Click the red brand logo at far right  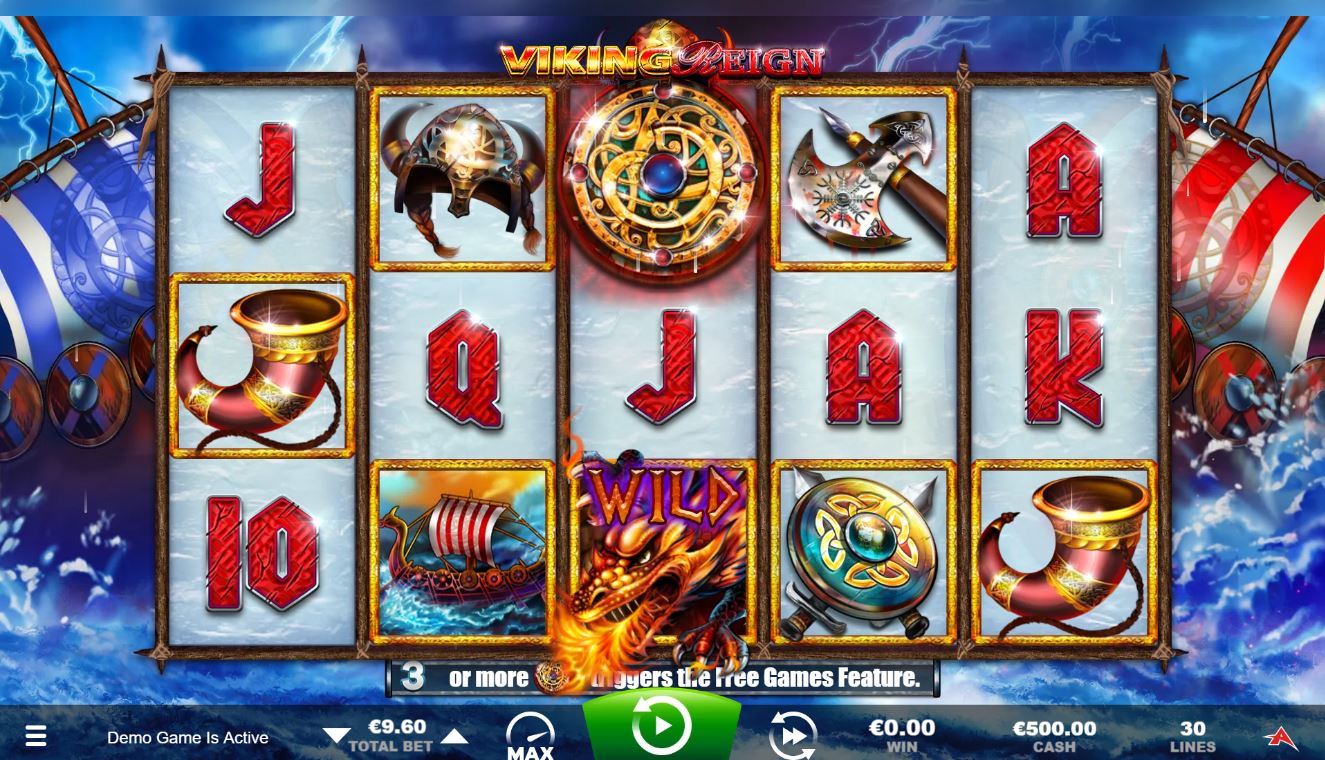tap(1284, 735)
